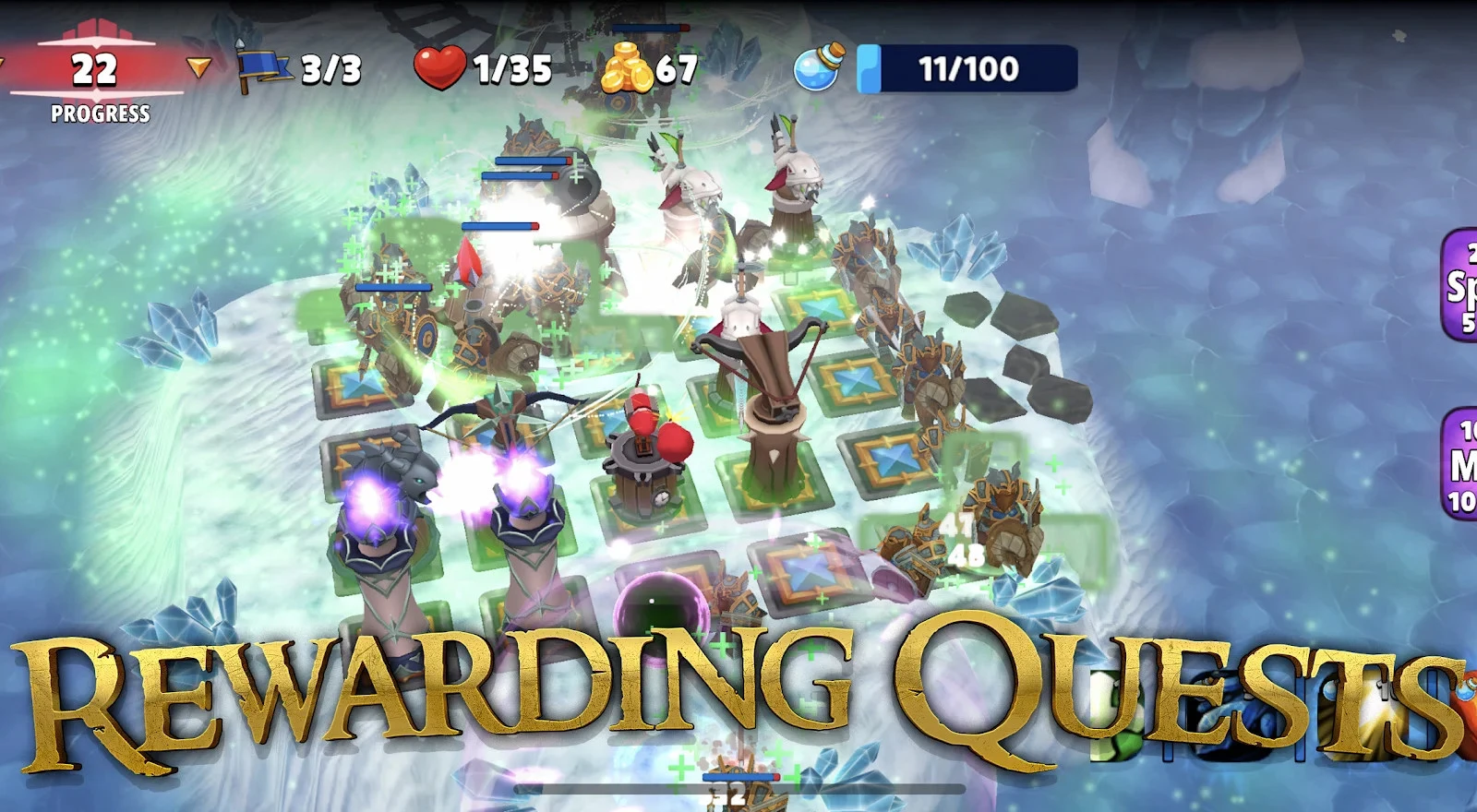Tap the purple "Sp" button

click(1460, 285)
